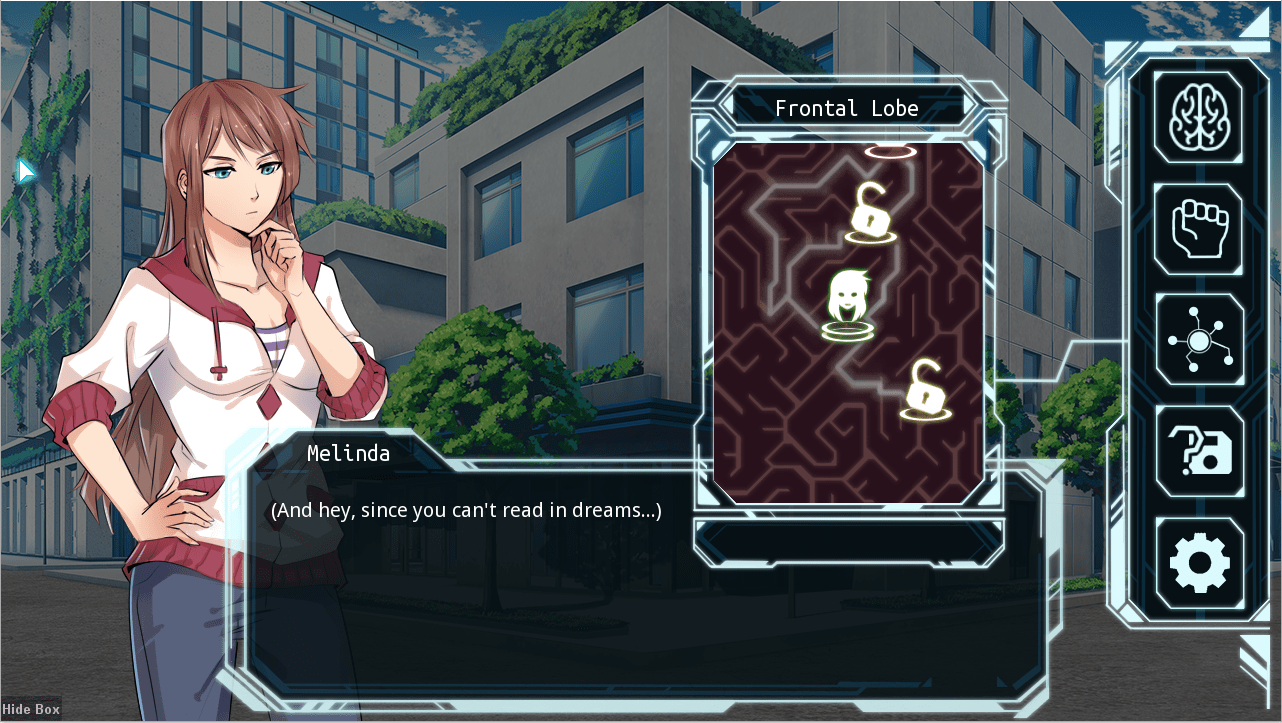Open the floppy disk save menu
This screenshot has width=1282, height=723.
point(1199,452)
